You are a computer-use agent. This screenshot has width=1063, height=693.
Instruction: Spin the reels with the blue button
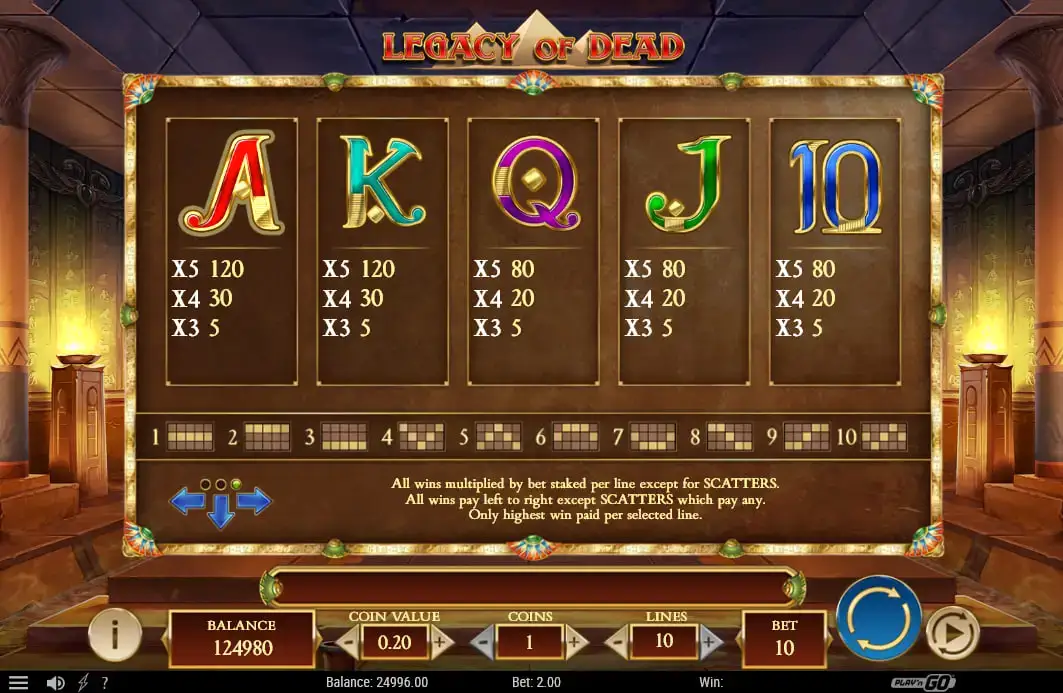click(x=878, y=619)
